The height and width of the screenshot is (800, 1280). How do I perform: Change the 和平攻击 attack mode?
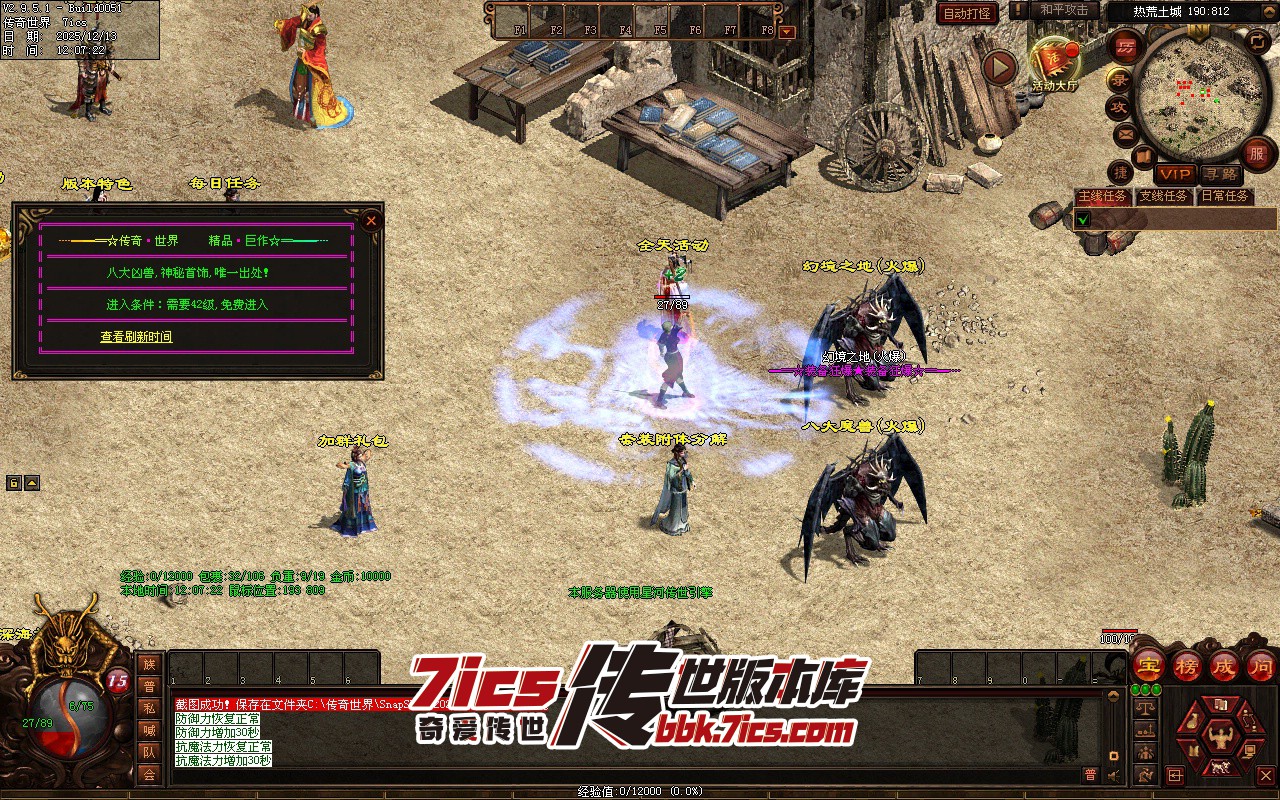pos(1064,10)
